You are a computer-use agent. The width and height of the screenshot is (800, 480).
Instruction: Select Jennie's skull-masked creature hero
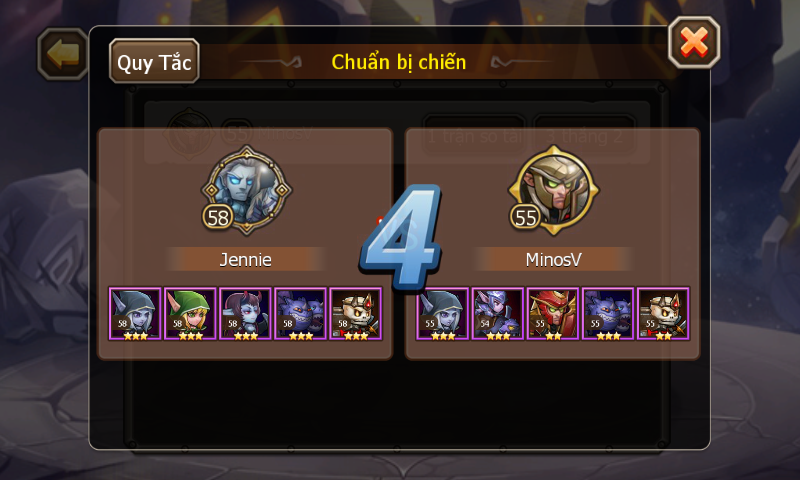[x=355, y=313]
